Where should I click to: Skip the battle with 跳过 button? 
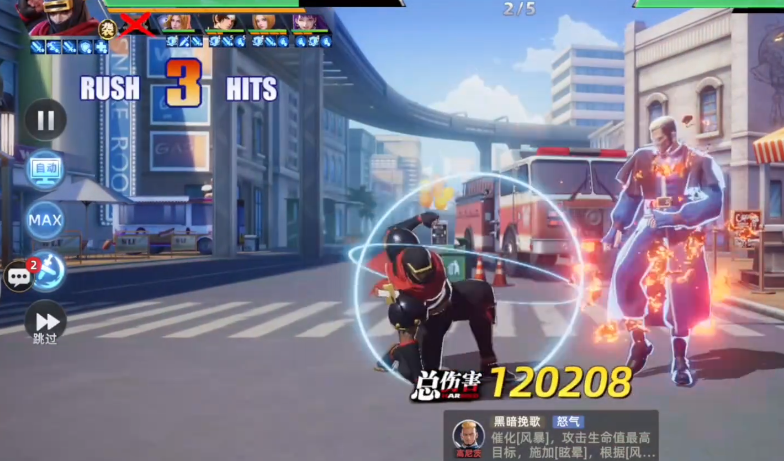pyautogui.click(x=45, y=323)
